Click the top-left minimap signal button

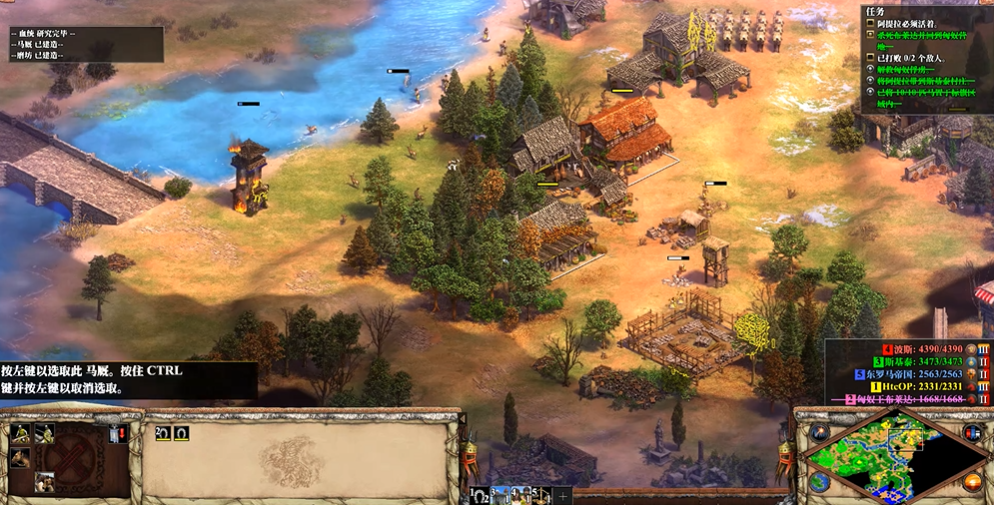click(x=820, y=432)
